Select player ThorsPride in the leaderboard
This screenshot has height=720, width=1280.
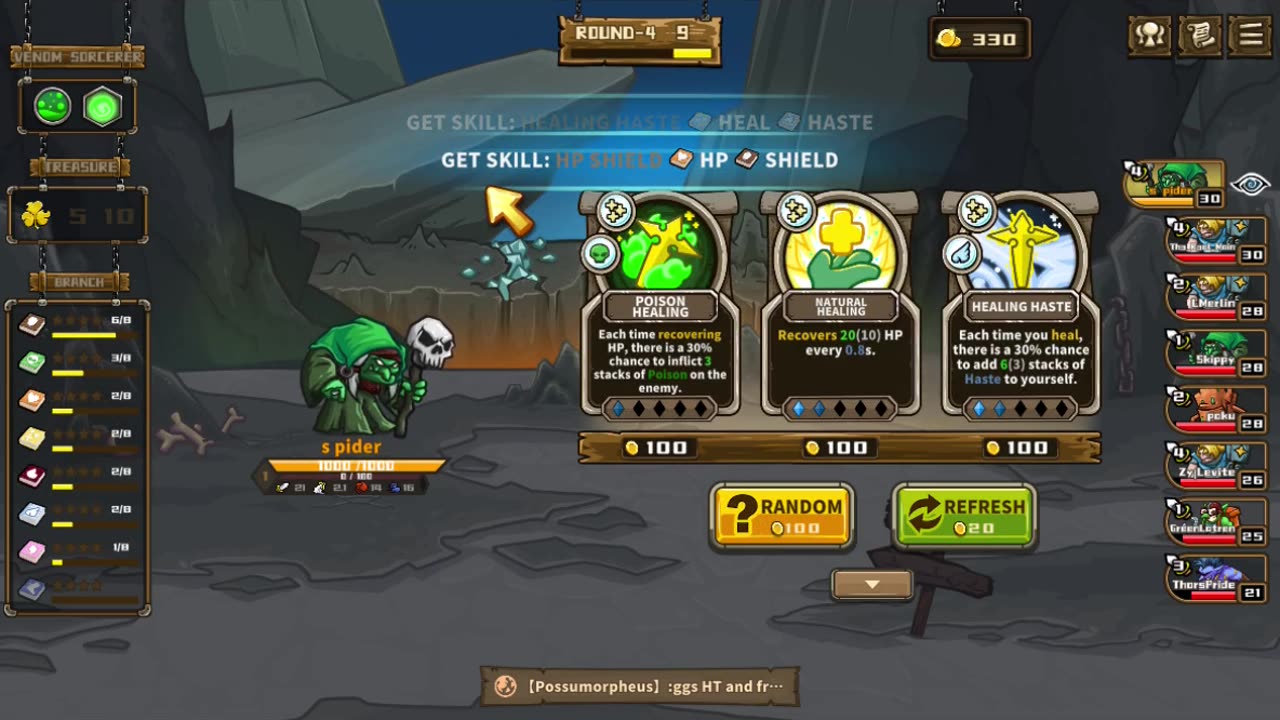1216,580
